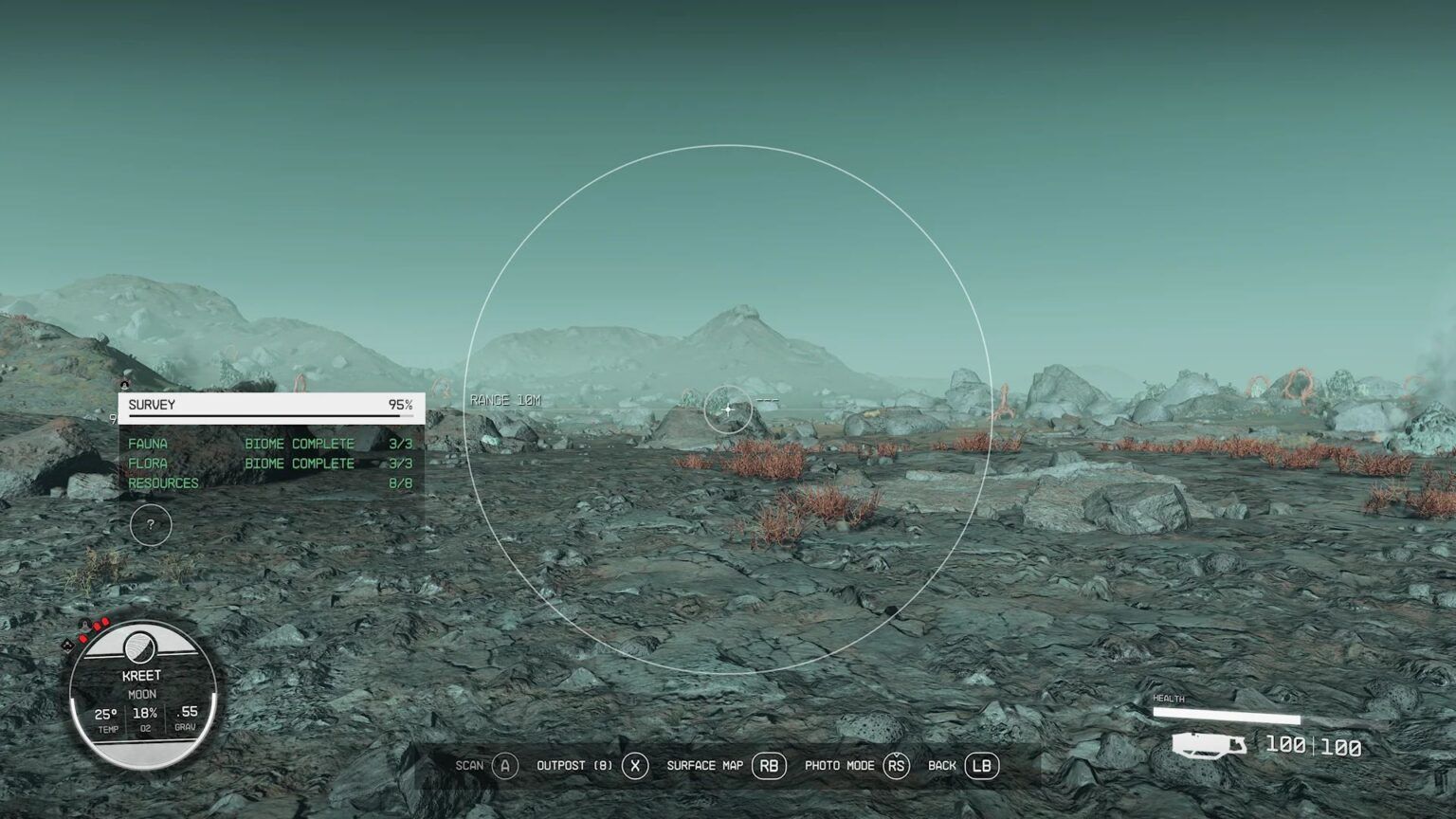The height and width of the screenshot is (819, 1456).
Task: Click the scanner crosshair at circle center
Action: 727,409
